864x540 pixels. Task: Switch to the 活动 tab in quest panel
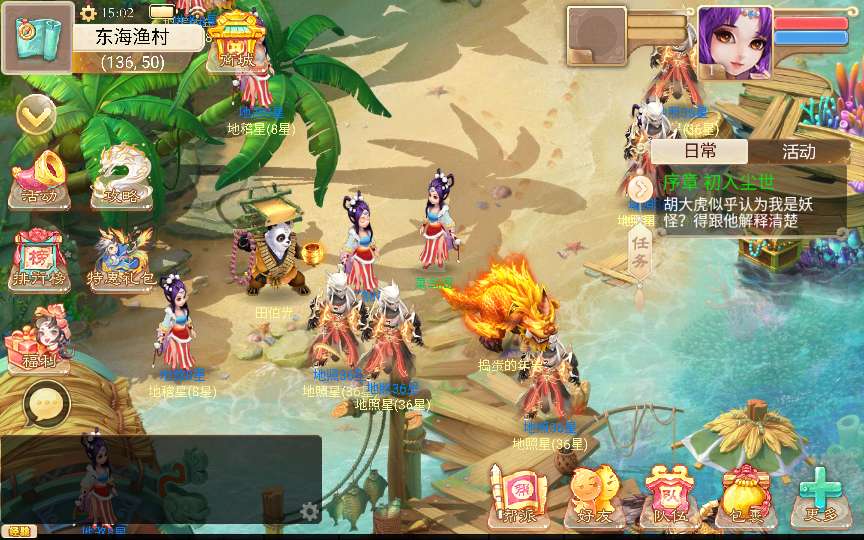pyautogui.click(x=798, y=151)
